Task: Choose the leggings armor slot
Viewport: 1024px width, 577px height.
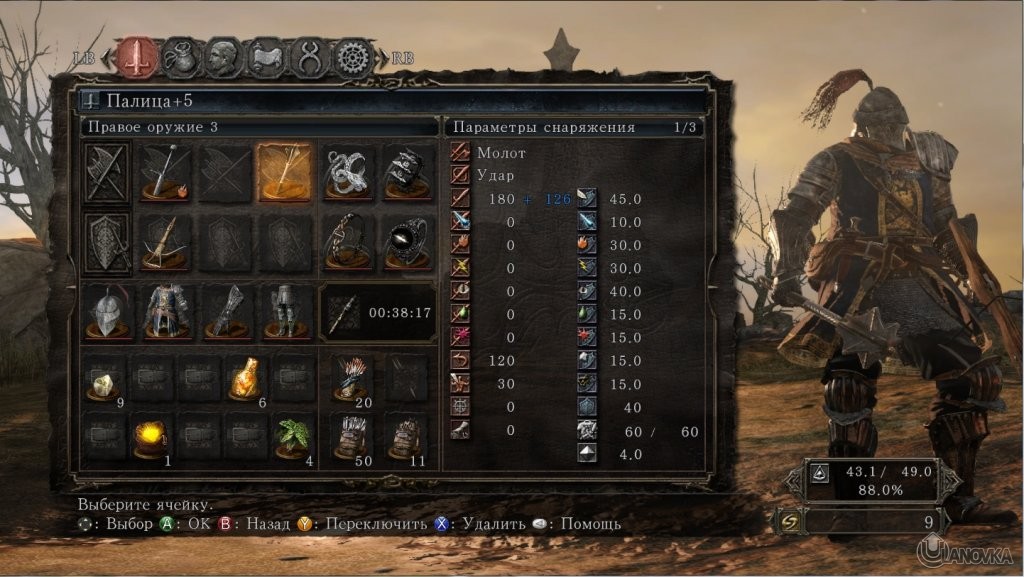Action: coord(285,312)
